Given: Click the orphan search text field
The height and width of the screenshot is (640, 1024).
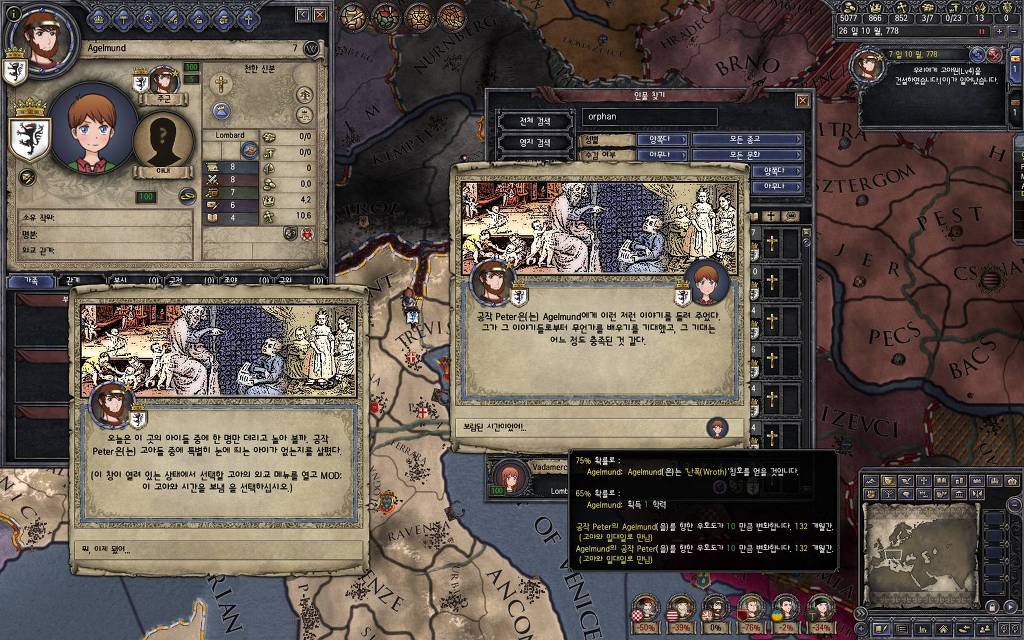Looking at the screenshot, I should [650, 118].
